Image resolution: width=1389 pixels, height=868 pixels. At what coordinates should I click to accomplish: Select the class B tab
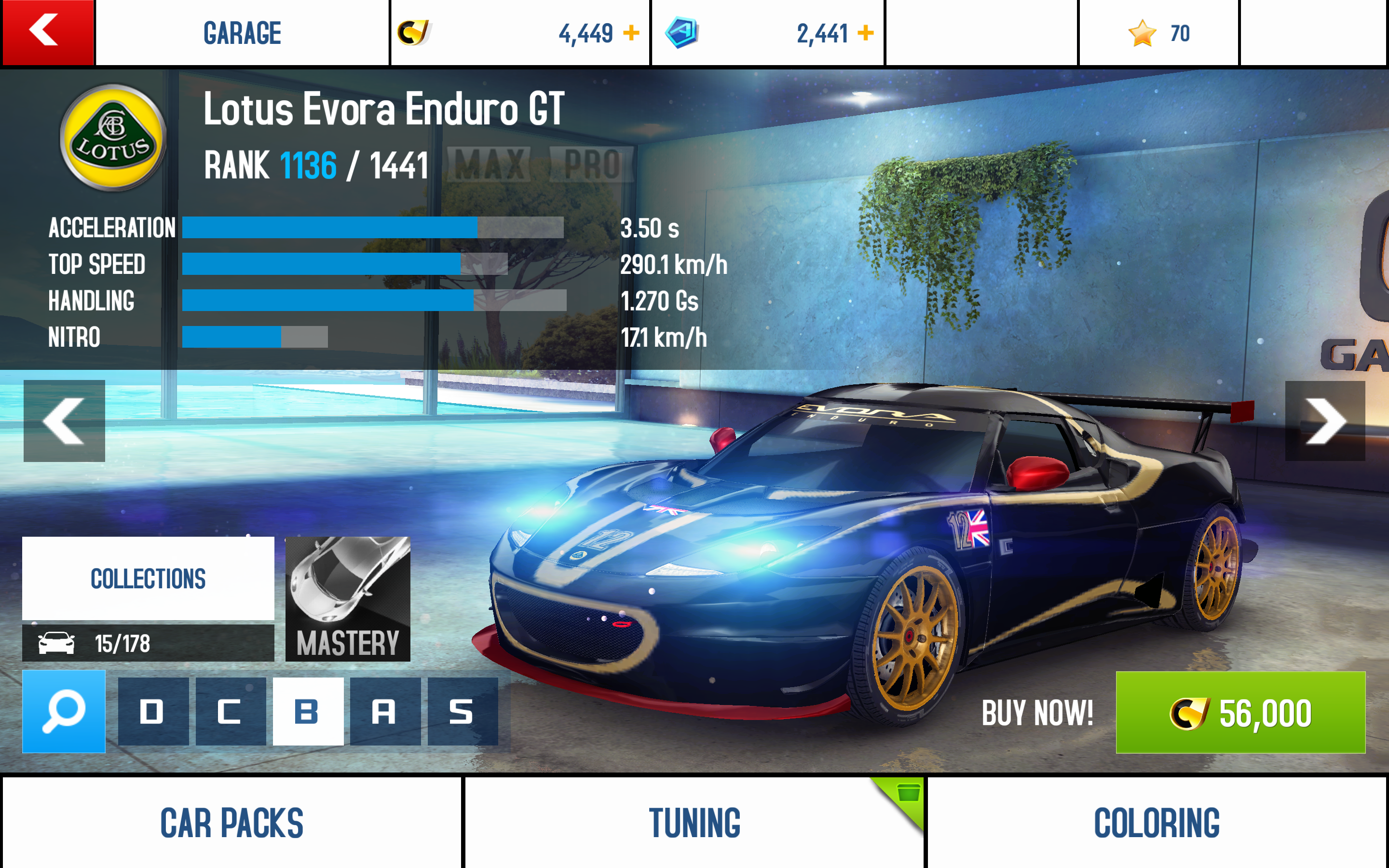[x=308, y=712]
